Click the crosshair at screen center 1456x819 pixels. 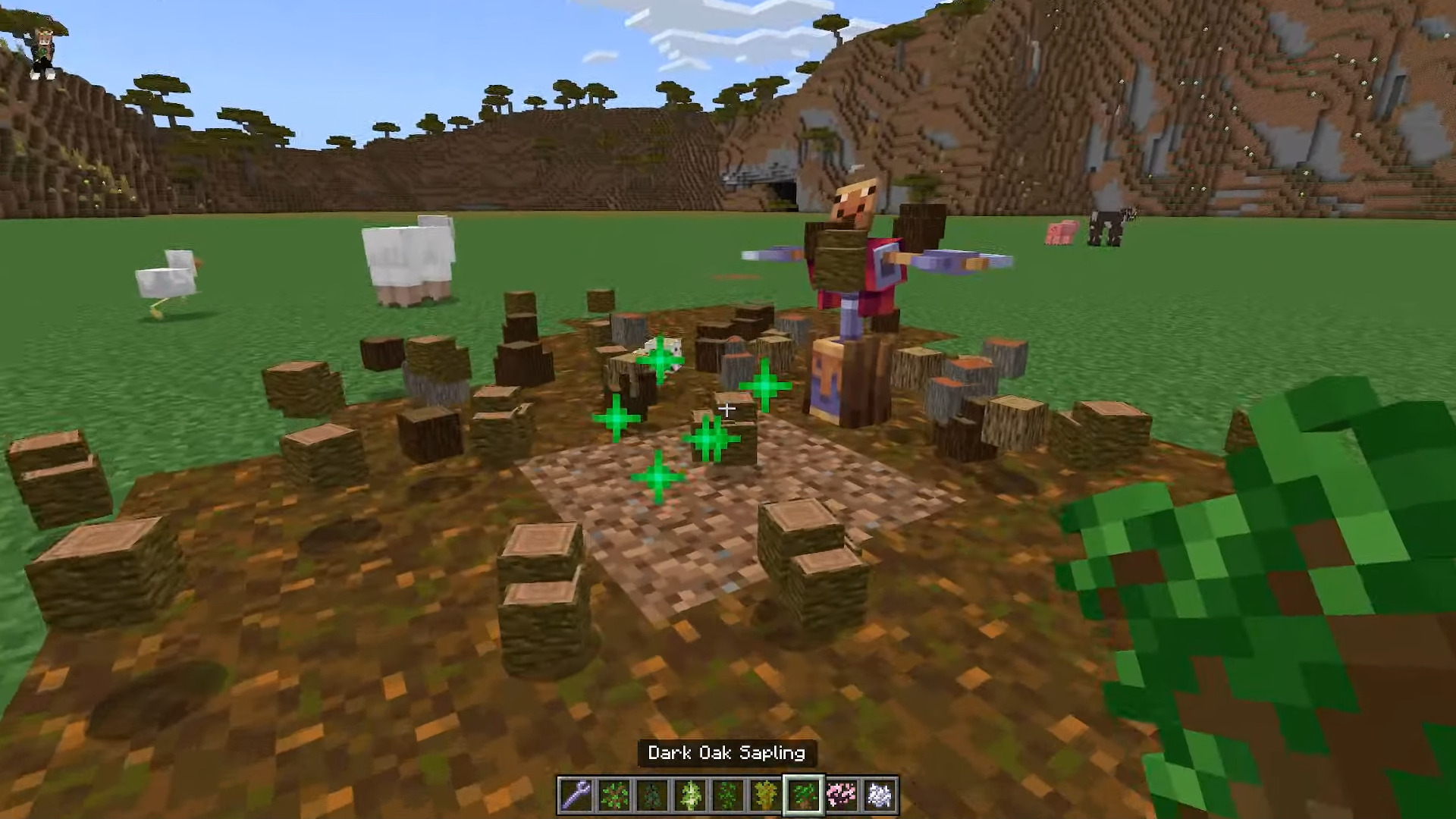click(726, 409)
